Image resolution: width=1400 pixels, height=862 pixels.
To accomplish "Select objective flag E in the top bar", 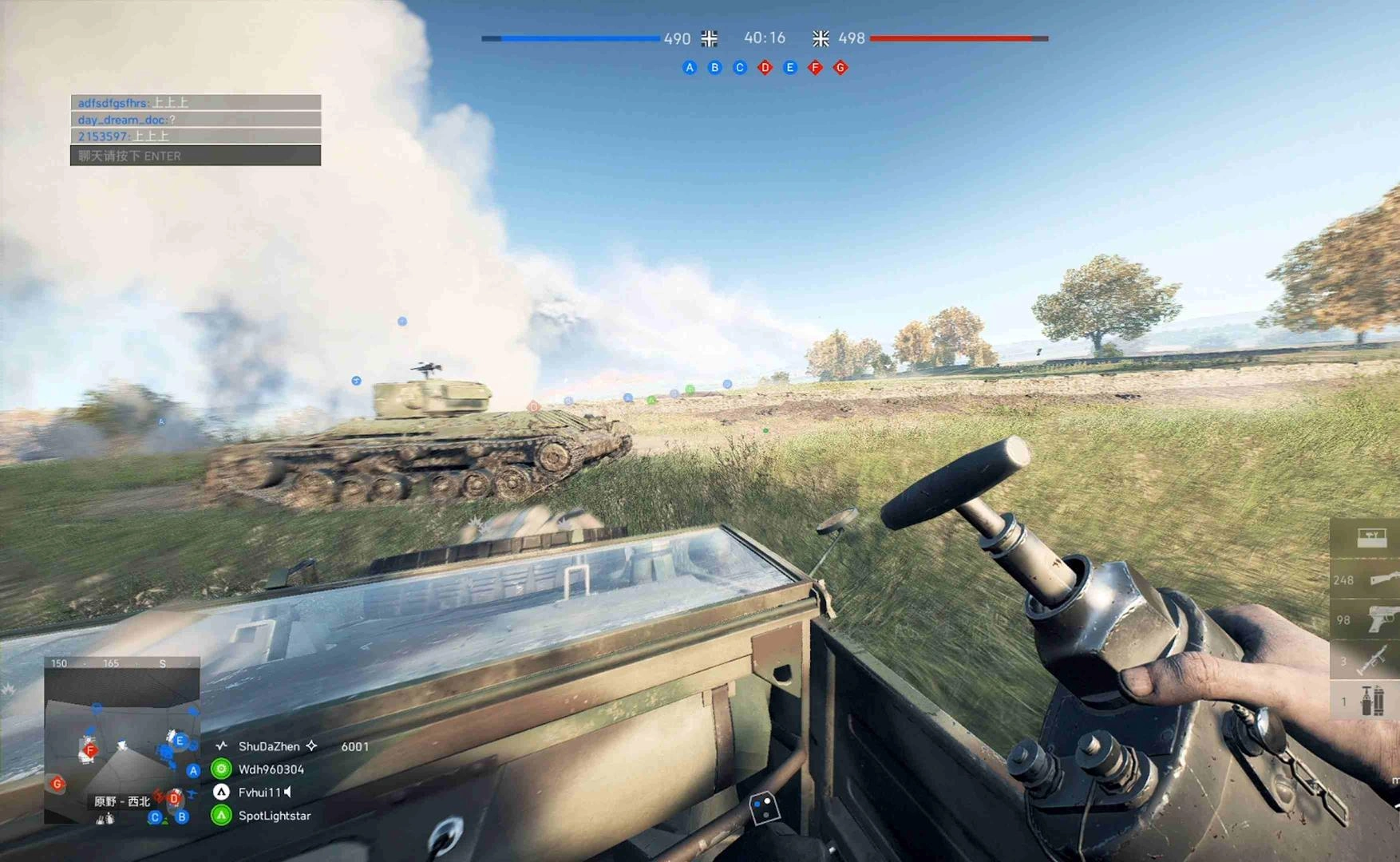I will click(x=790, y=68).
